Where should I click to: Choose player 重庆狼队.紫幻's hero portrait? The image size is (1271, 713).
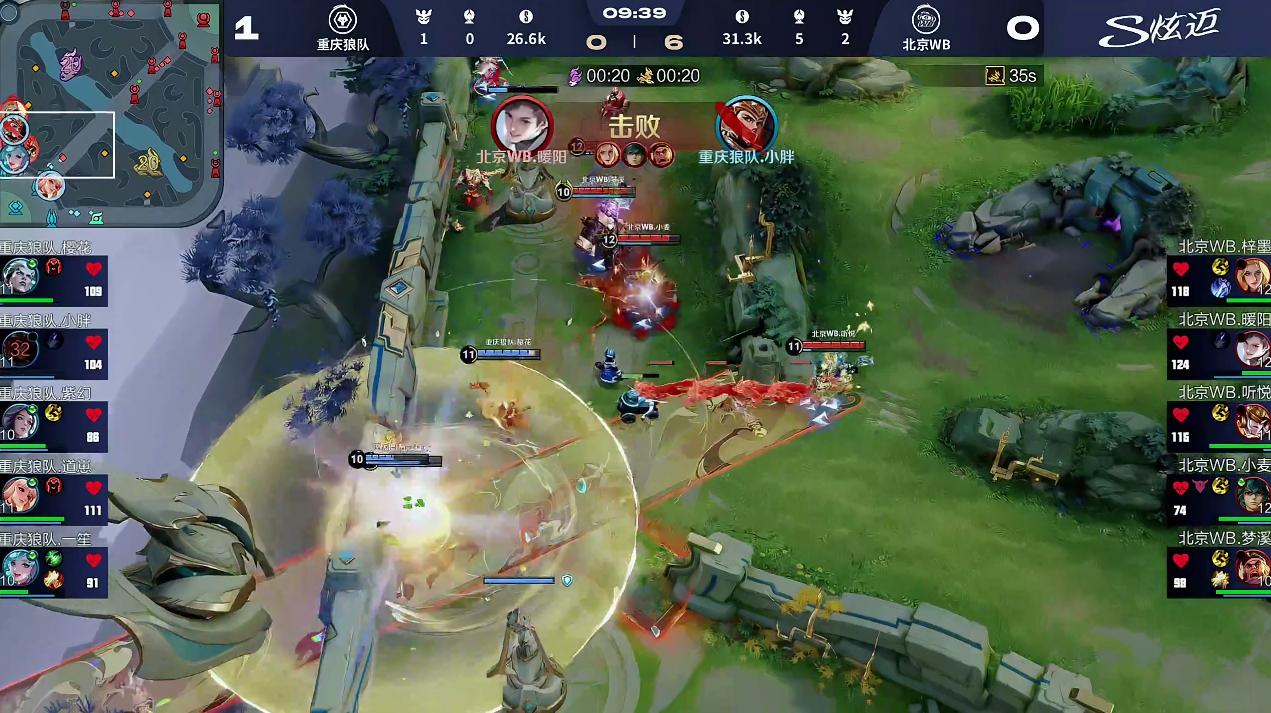[19, 421]
